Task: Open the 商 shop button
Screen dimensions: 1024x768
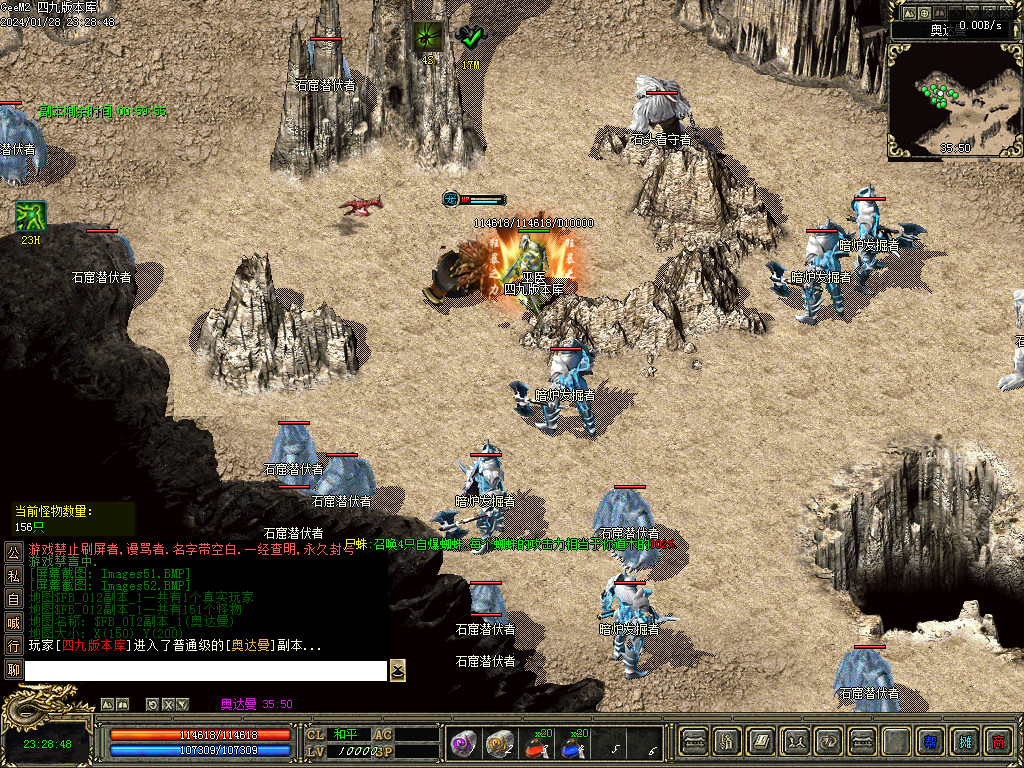Action: (x=998, y=742)
